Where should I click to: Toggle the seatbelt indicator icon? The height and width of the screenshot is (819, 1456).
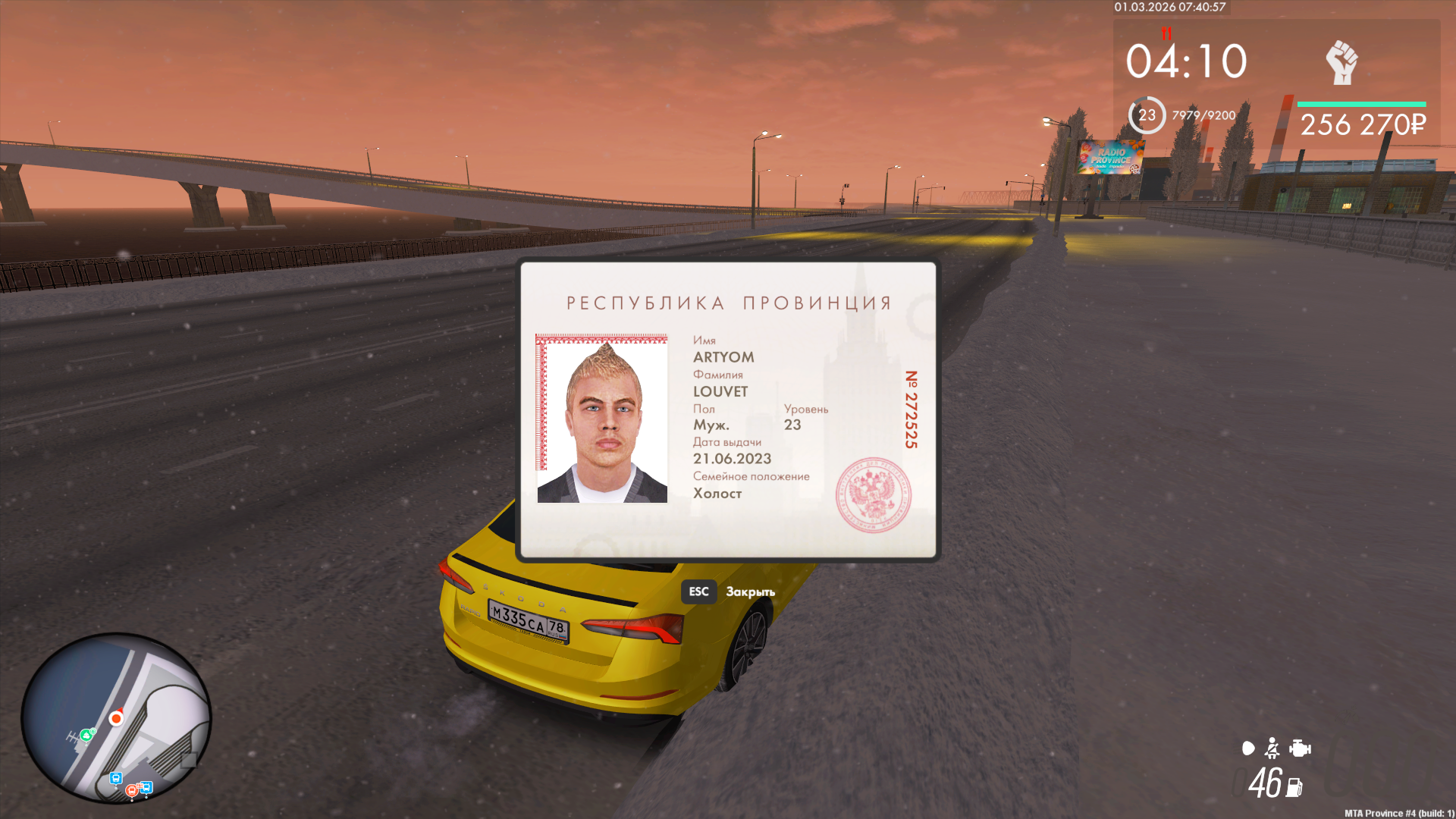pyautogui.click(x=1272, y=748)
